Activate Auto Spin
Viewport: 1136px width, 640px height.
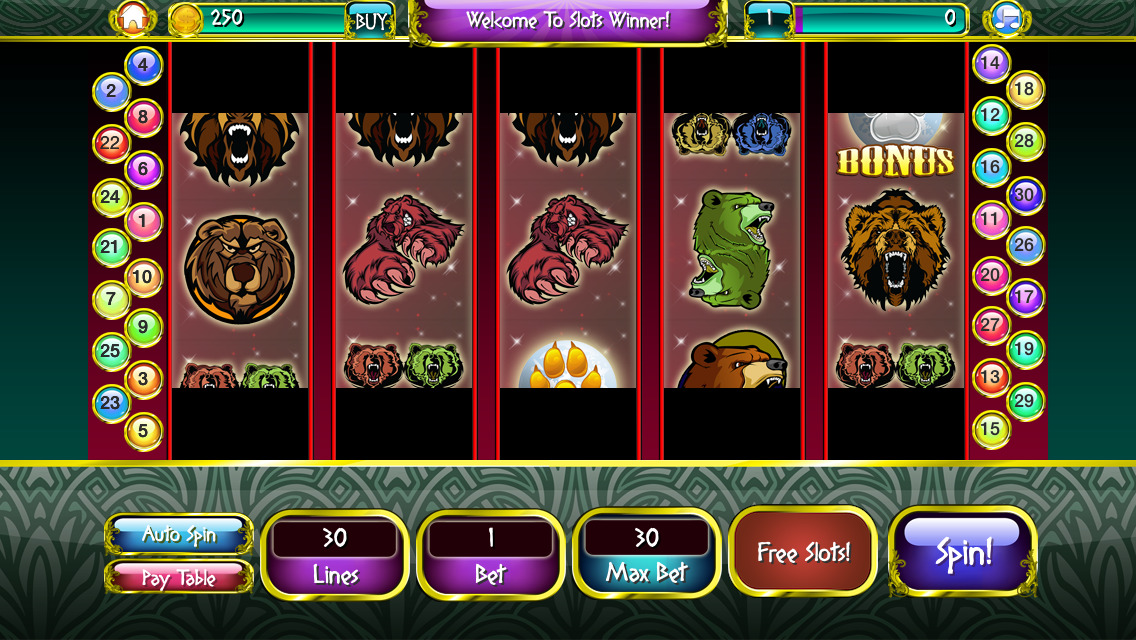pos(179,535)
